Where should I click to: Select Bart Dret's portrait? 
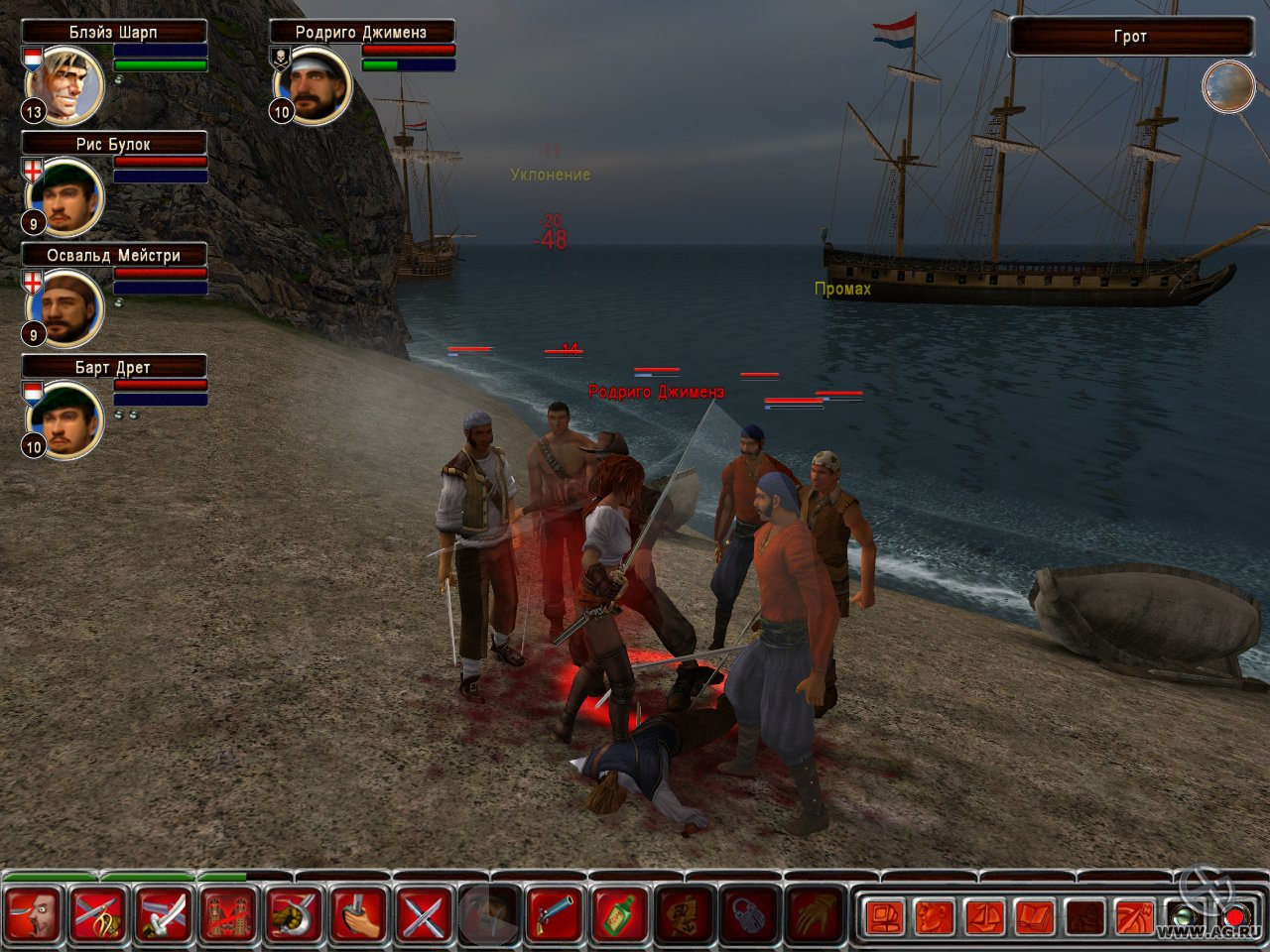(69, 419)
